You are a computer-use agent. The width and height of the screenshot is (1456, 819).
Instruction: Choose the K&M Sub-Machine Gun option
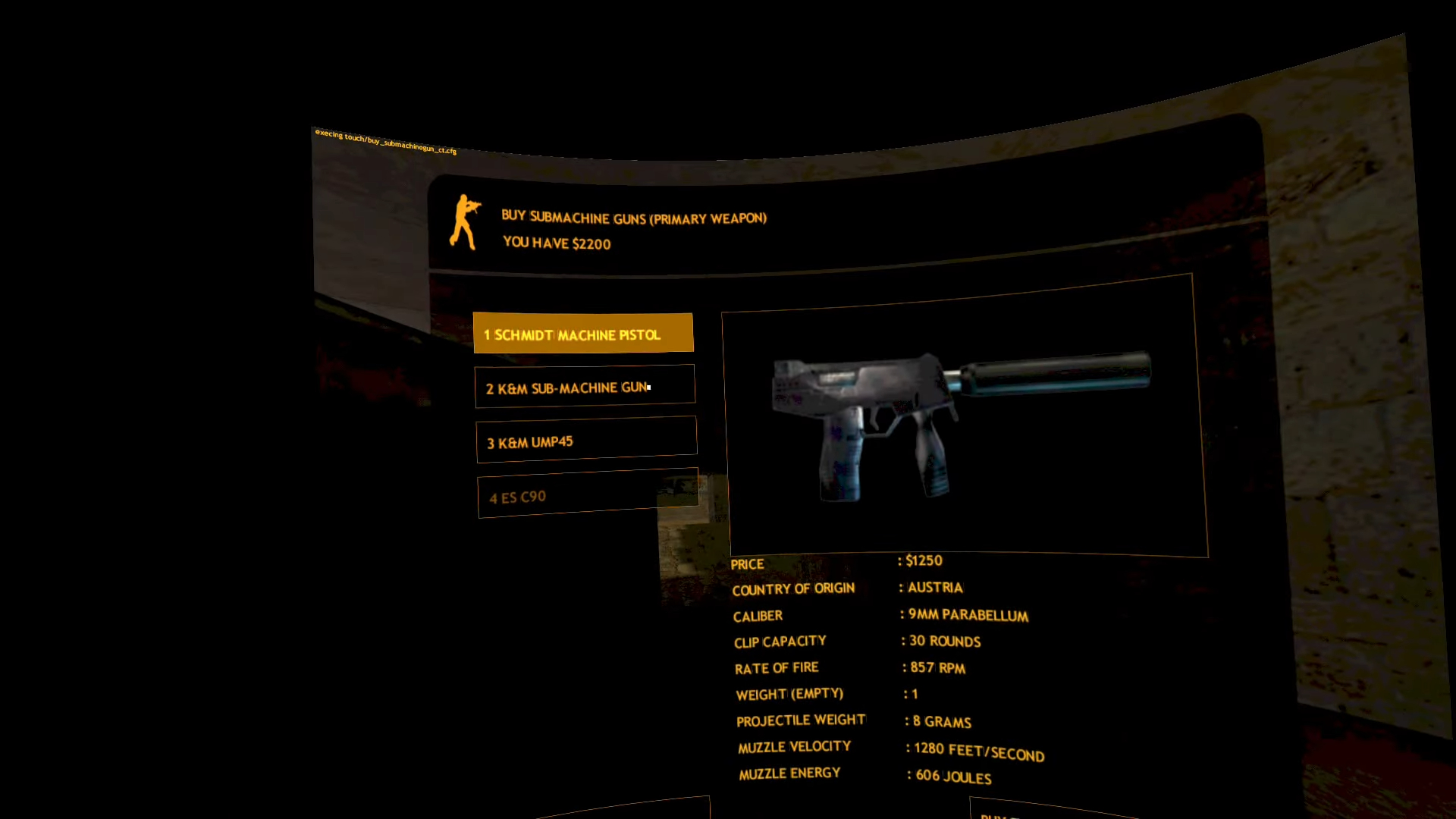(x=584, y=387)
